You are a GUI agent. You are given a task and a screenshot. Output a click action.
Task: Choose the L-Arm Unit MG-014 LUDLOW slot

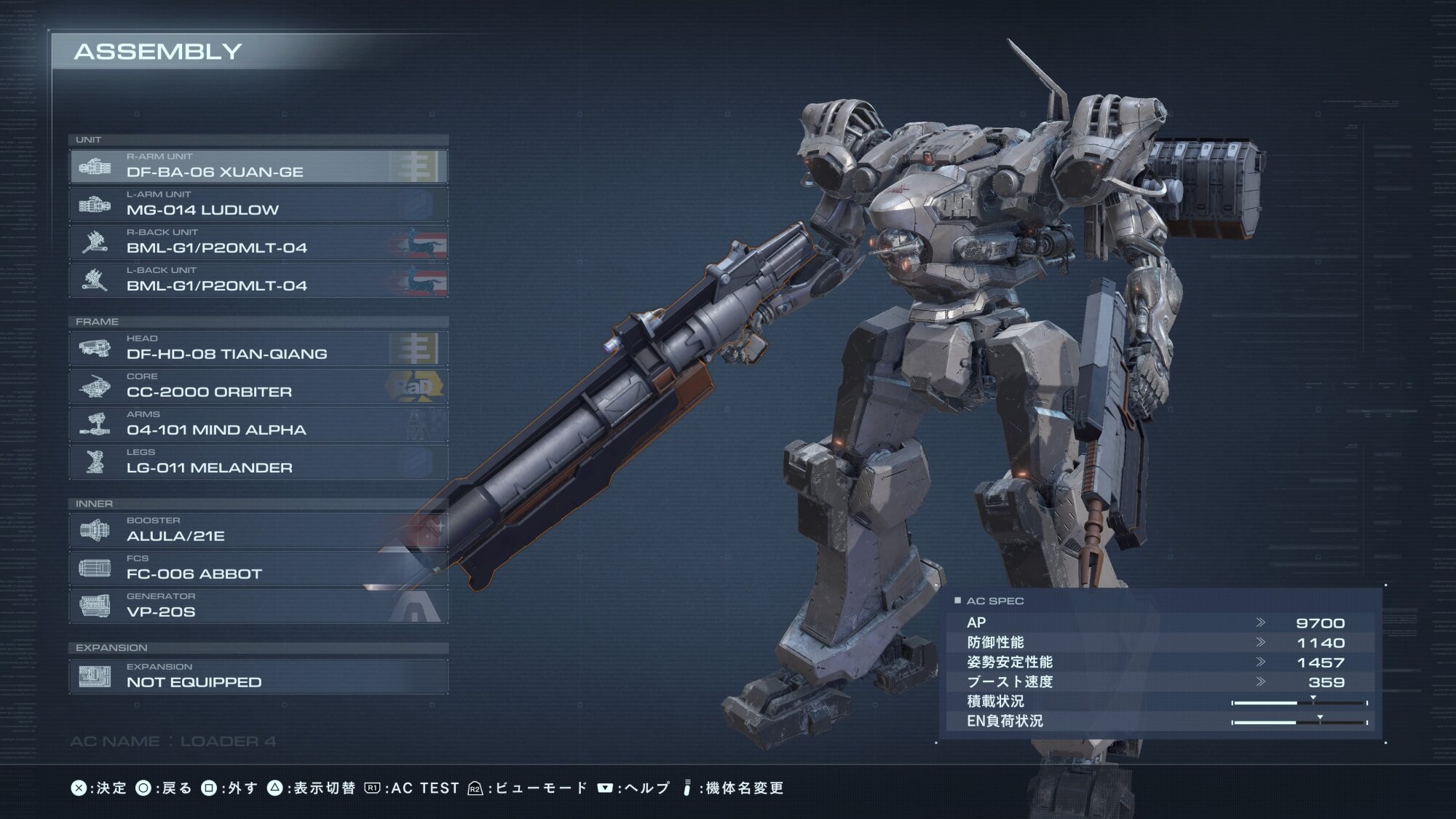click(x=258, y=204)
